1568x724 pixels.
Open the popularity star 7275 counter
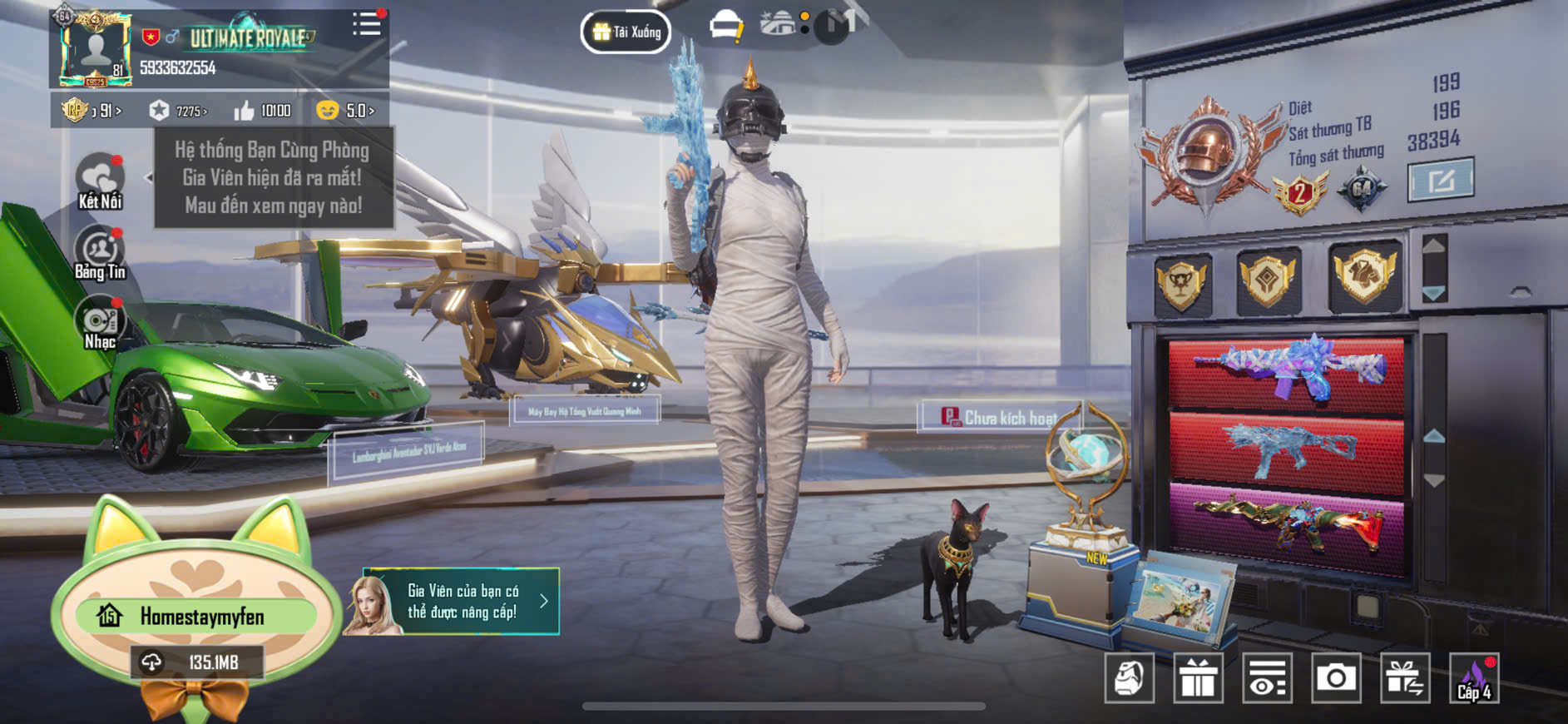tap(178, 111)
